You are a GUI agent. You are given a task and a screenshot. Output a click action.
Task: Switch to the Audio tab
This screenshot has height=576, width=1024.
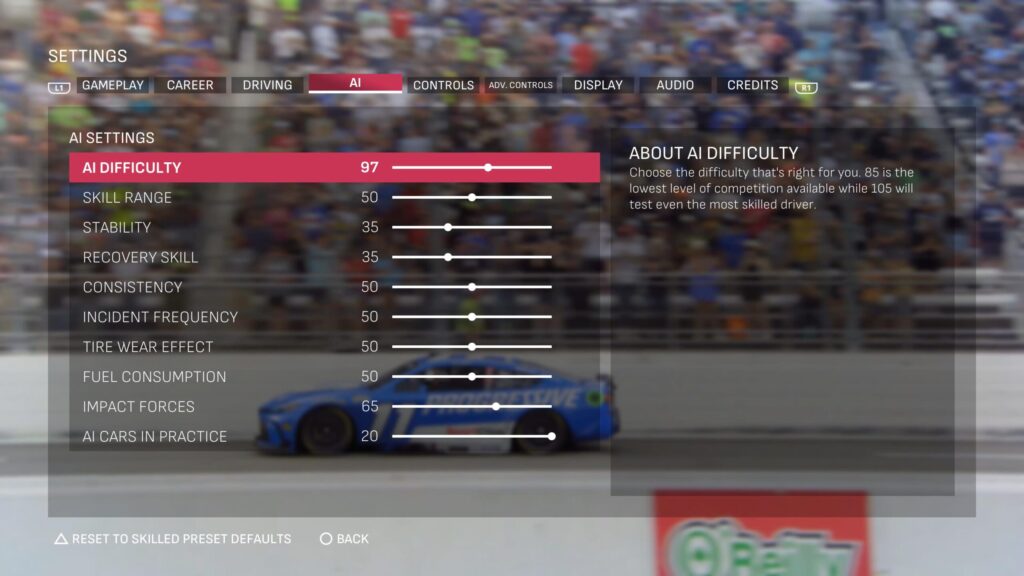coord(675,85)
